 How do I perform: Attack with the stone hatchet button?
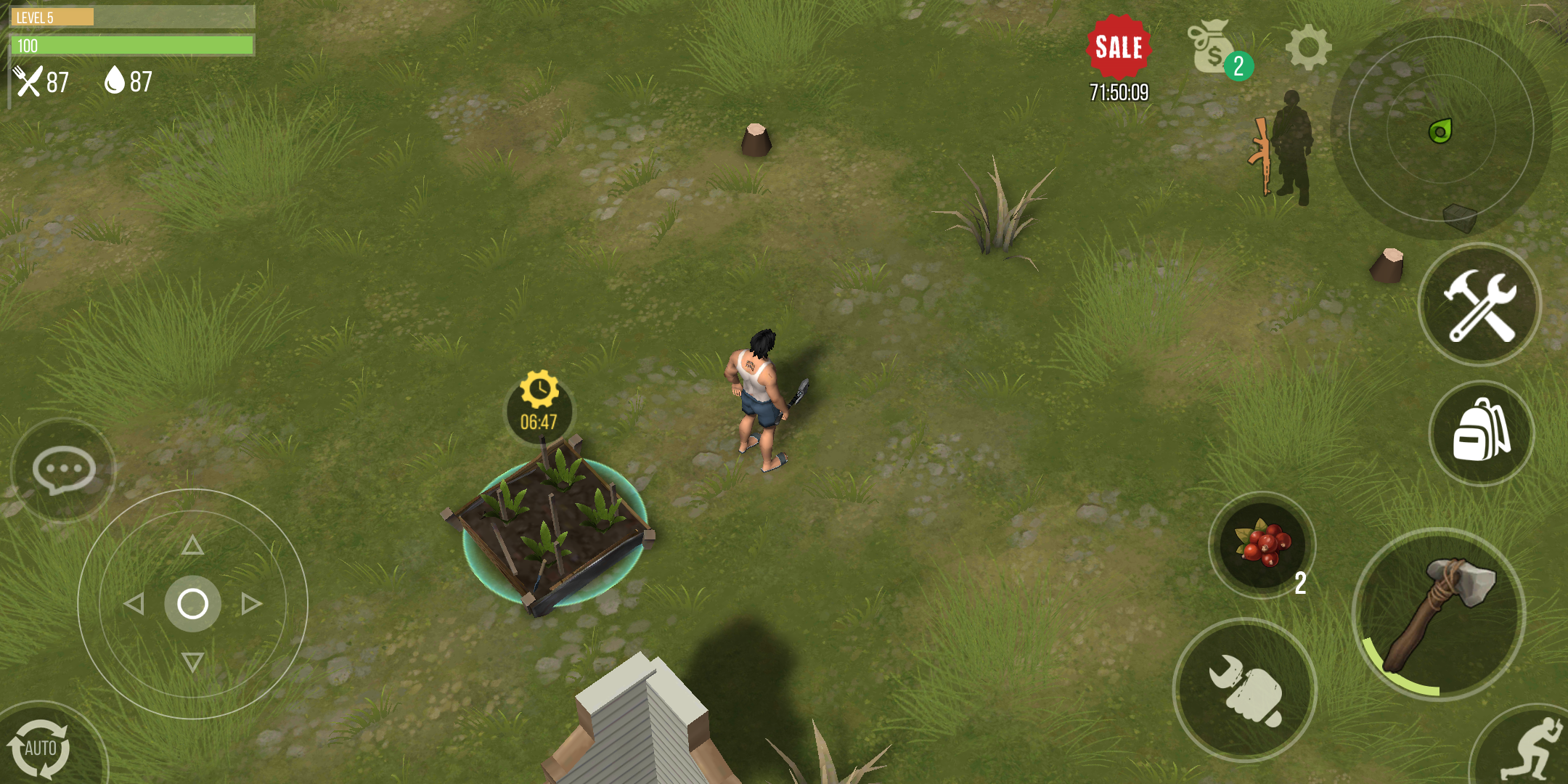(1439, 614)
